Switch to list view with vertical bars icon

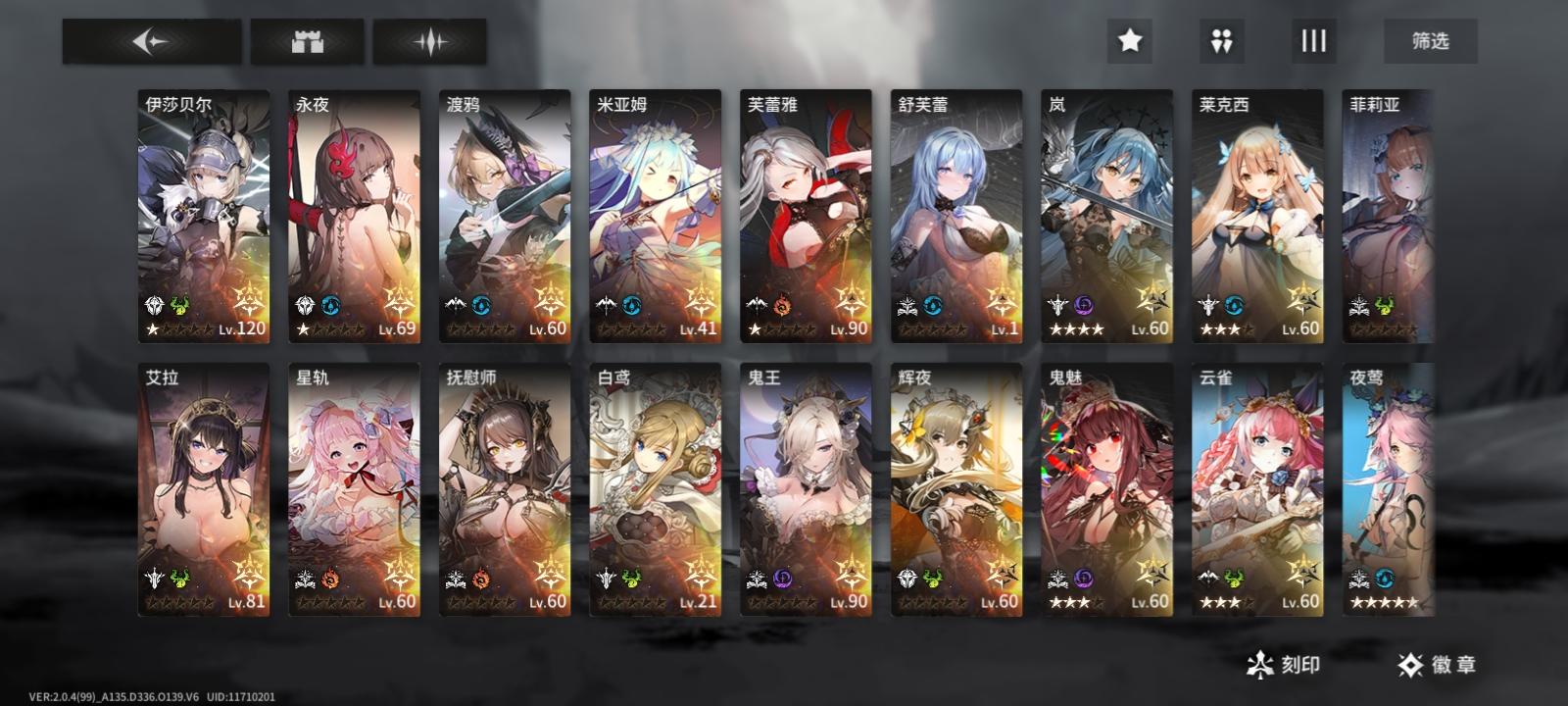click(x=1312, y=41)
